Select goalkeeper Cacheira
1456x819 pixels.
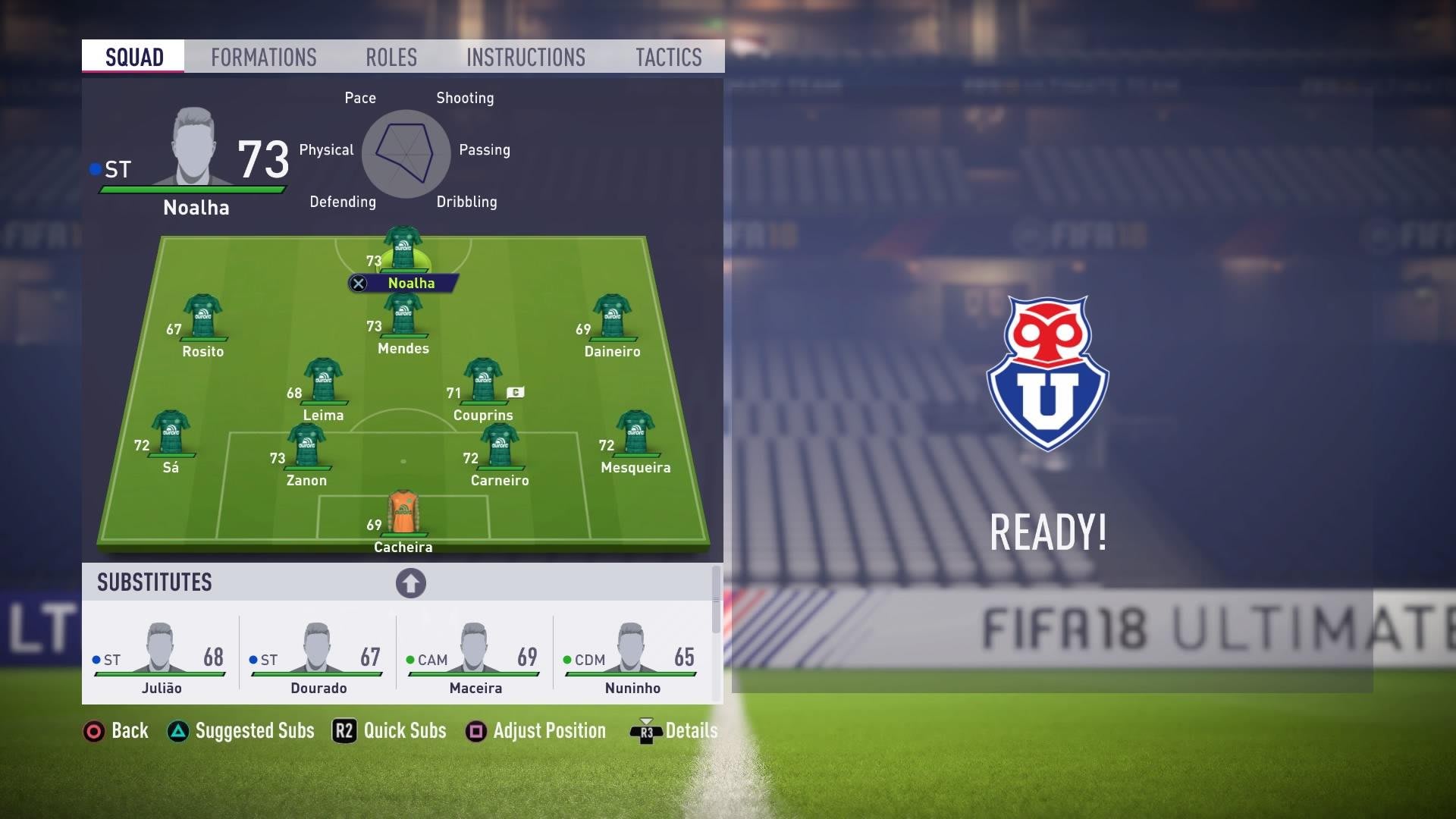[403, 514]
